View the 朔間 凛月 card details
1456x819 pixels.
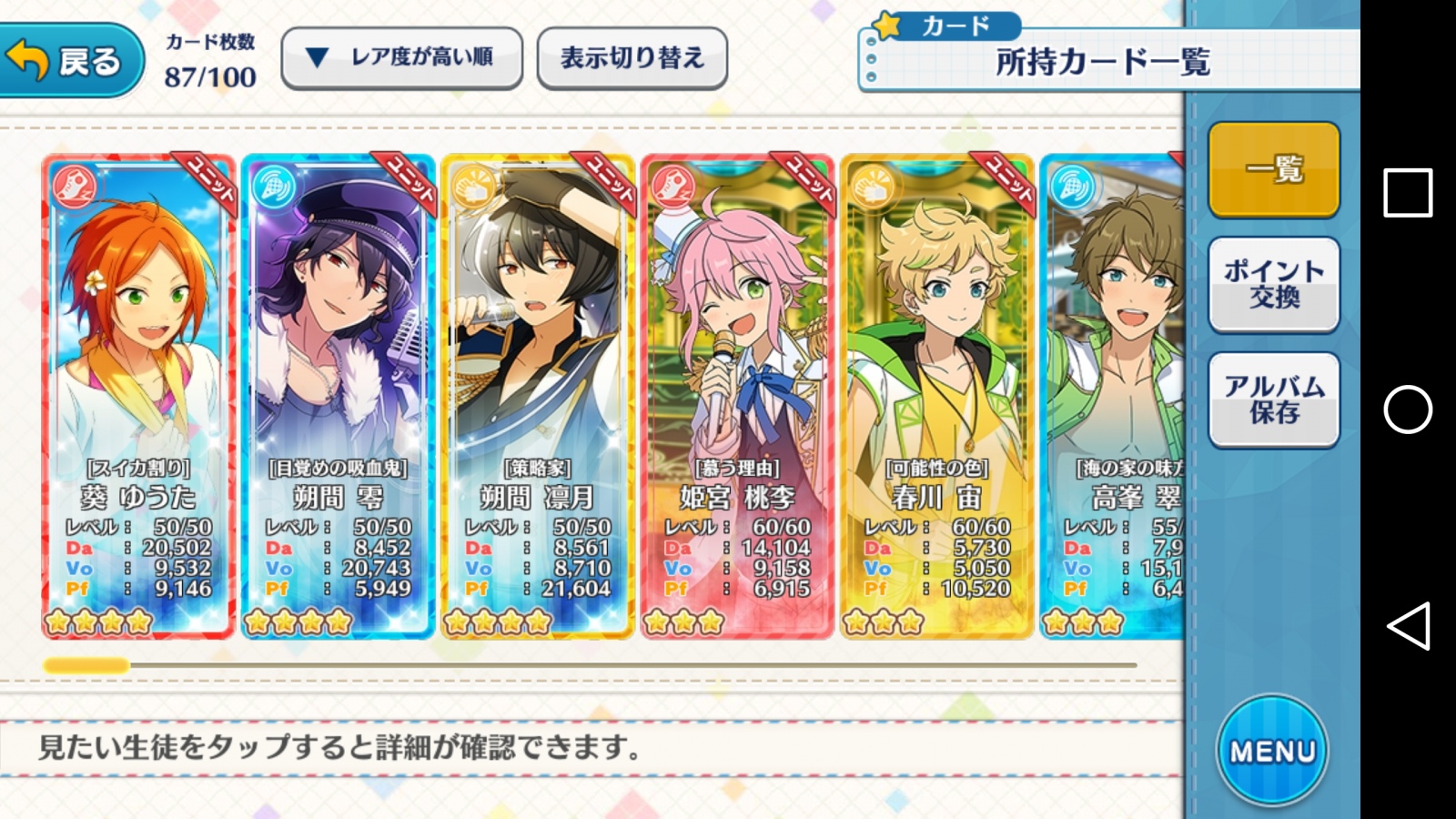click(537, 396)
